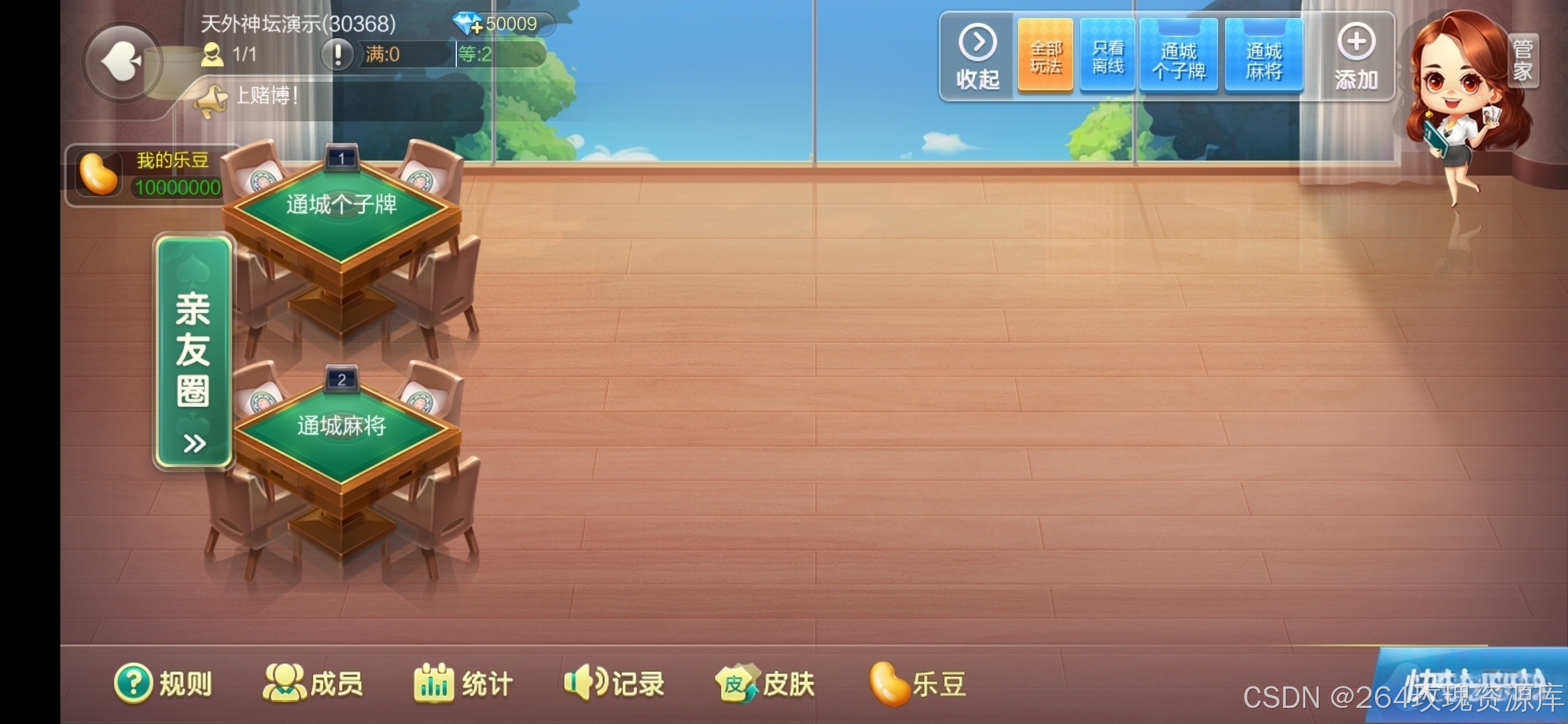
Task: Open the 管家 butler assistant
Action: point(1522,60)
